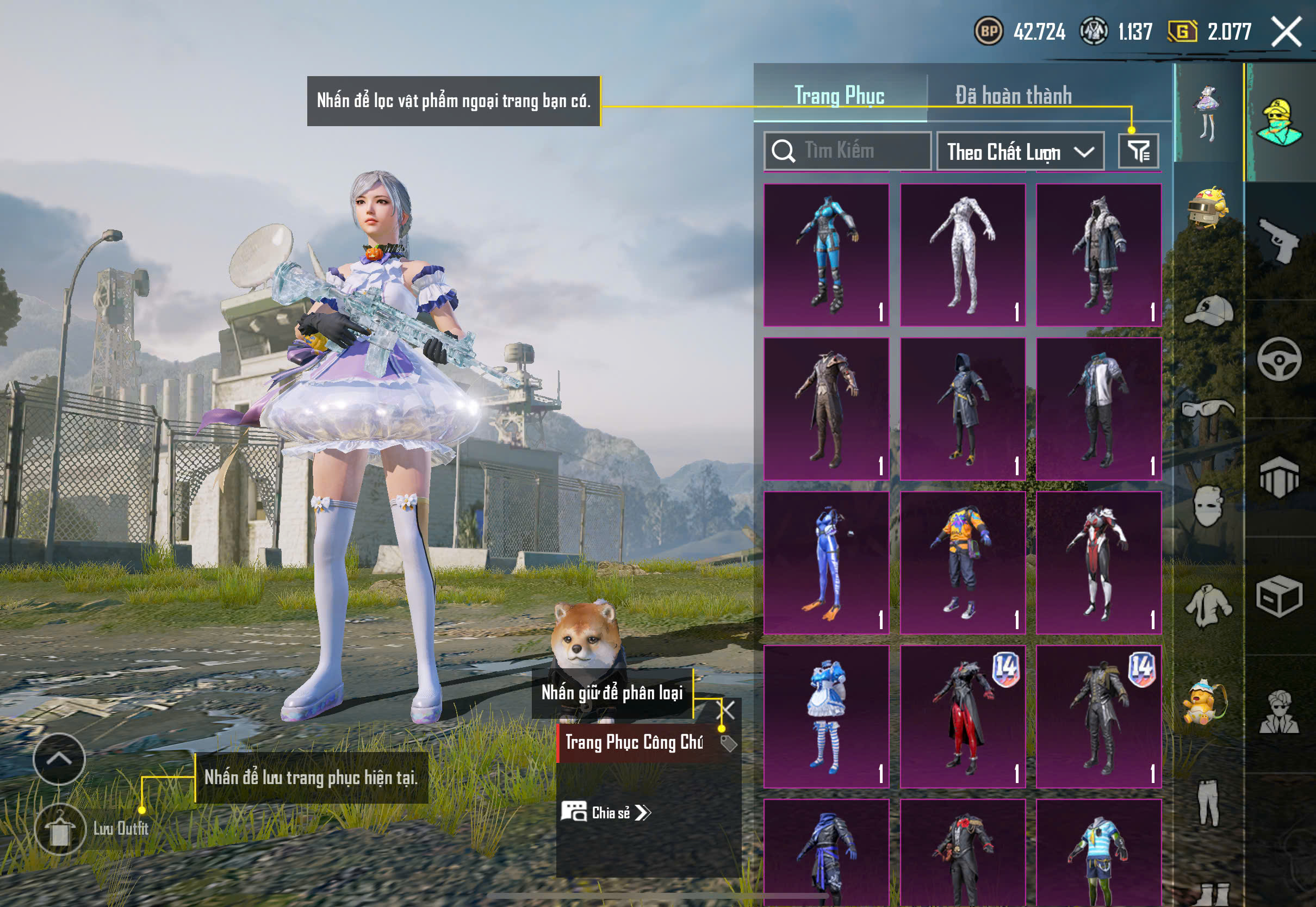The image size is (1316, 907).
Task: Save the current look with Lưu Outfit
Action: pos(60,829)
